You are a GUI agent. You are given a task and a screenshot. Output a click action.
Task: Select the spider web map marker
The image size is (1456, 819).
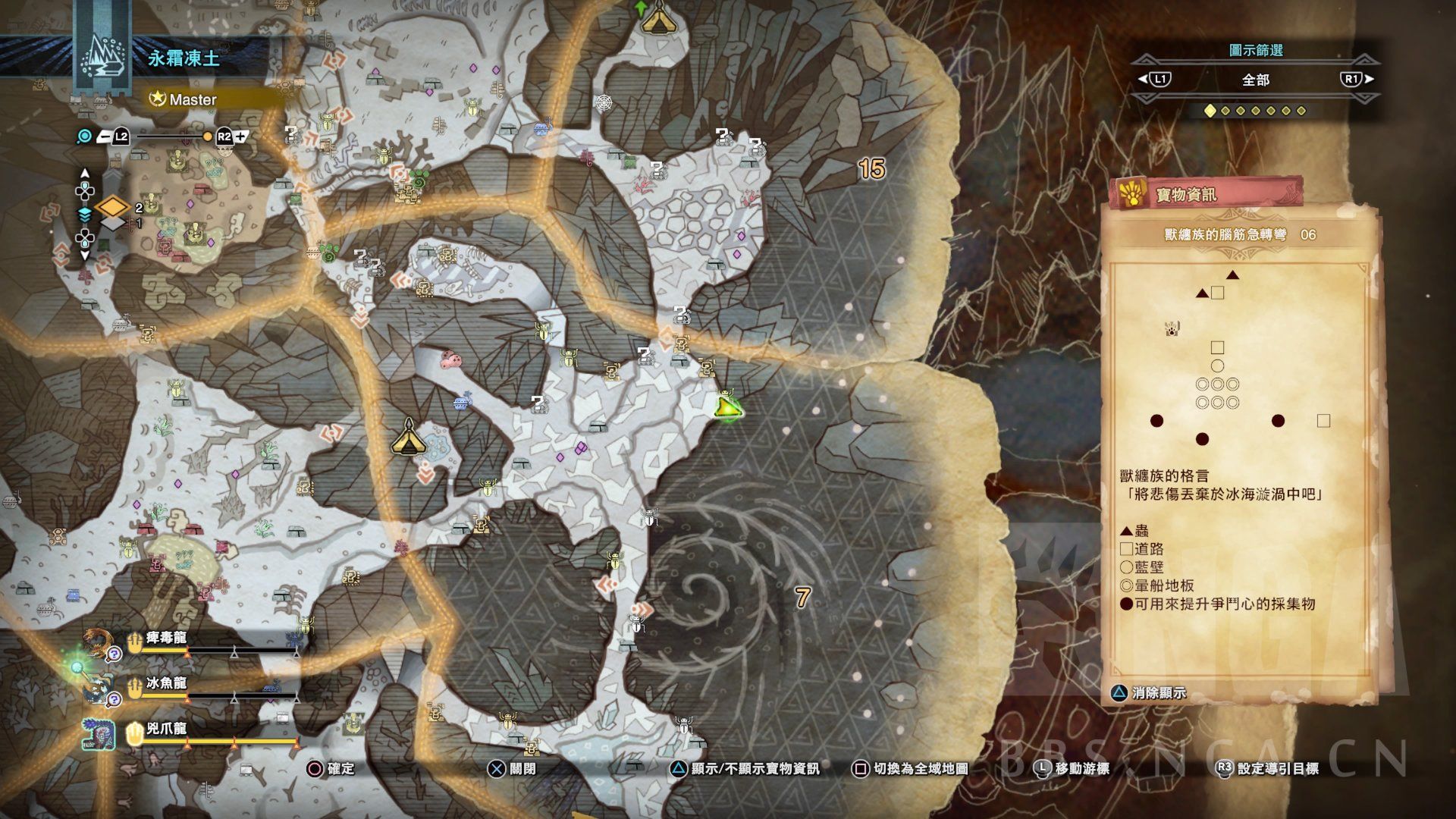(x=604, y=102)
